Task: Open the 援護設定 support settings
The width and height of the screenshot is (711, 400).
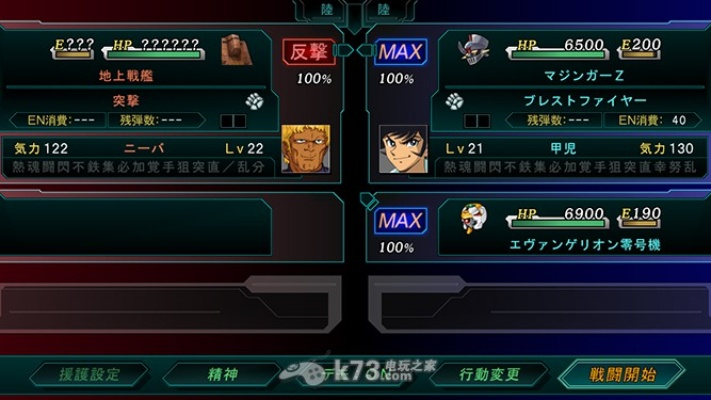Action: (x=88, y=375)
